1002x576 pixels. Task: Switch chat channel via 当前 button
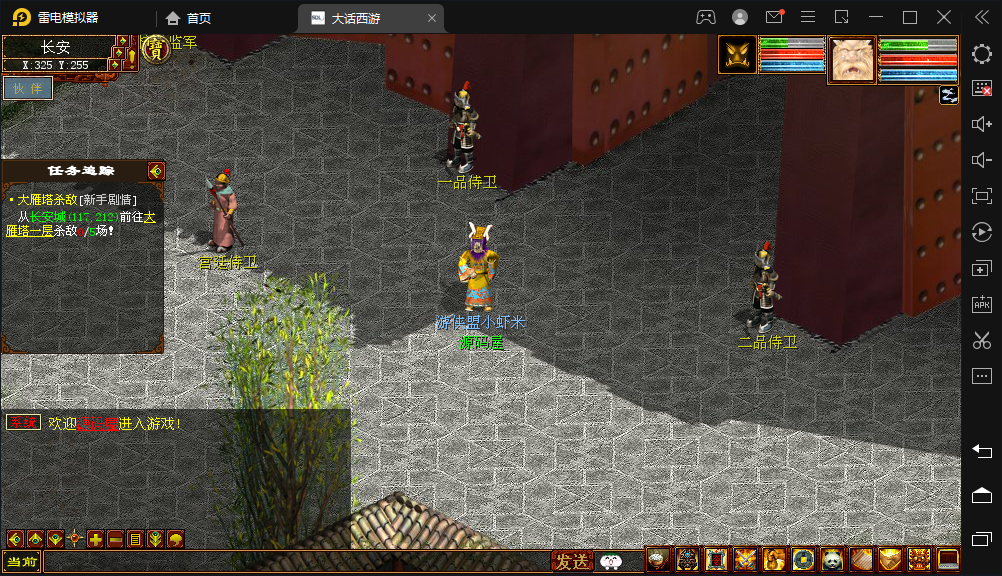21,562
